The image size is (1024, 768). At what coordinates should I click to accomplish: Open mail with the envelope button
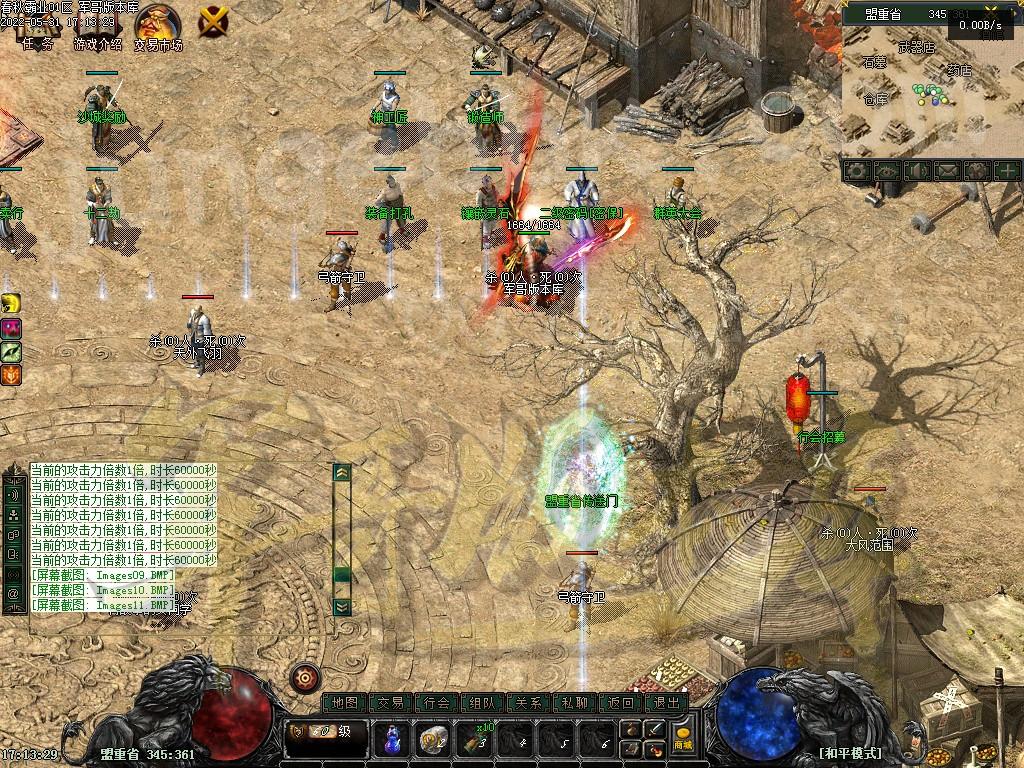946,171
